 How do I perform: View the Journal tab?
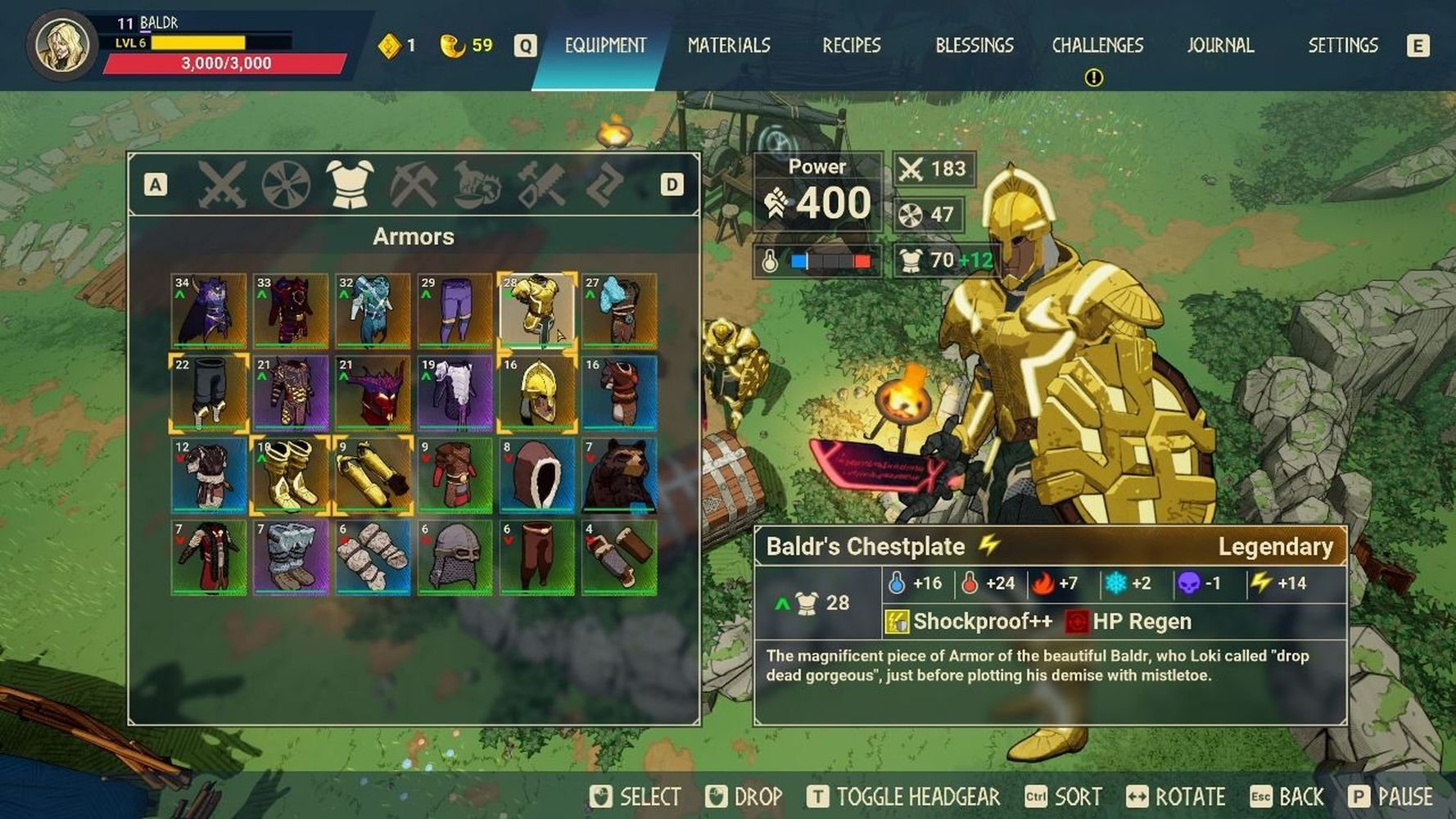1220,46
